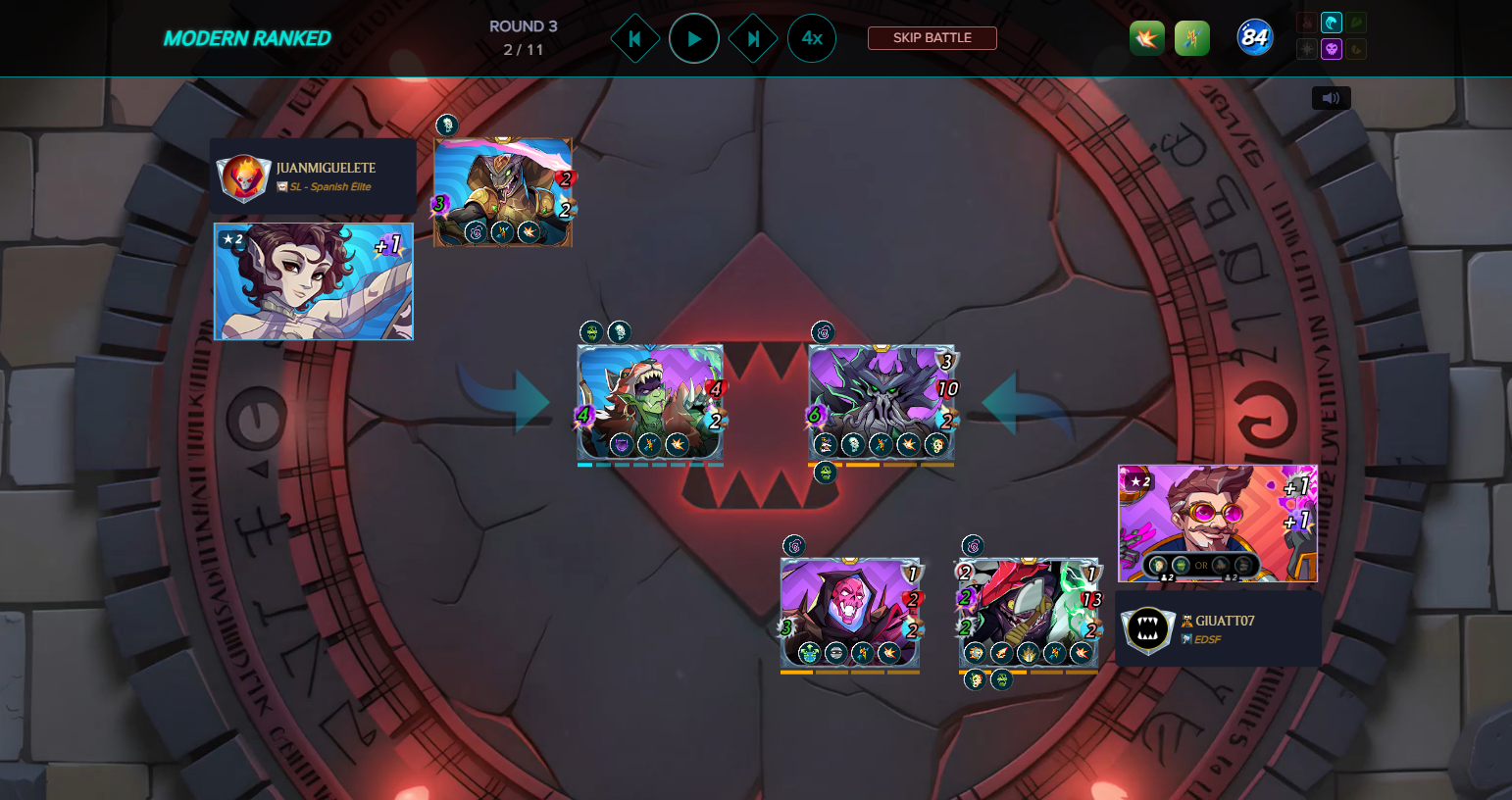
Task: Select the blue summoner card with curly hair
Action: pos(314,281)
